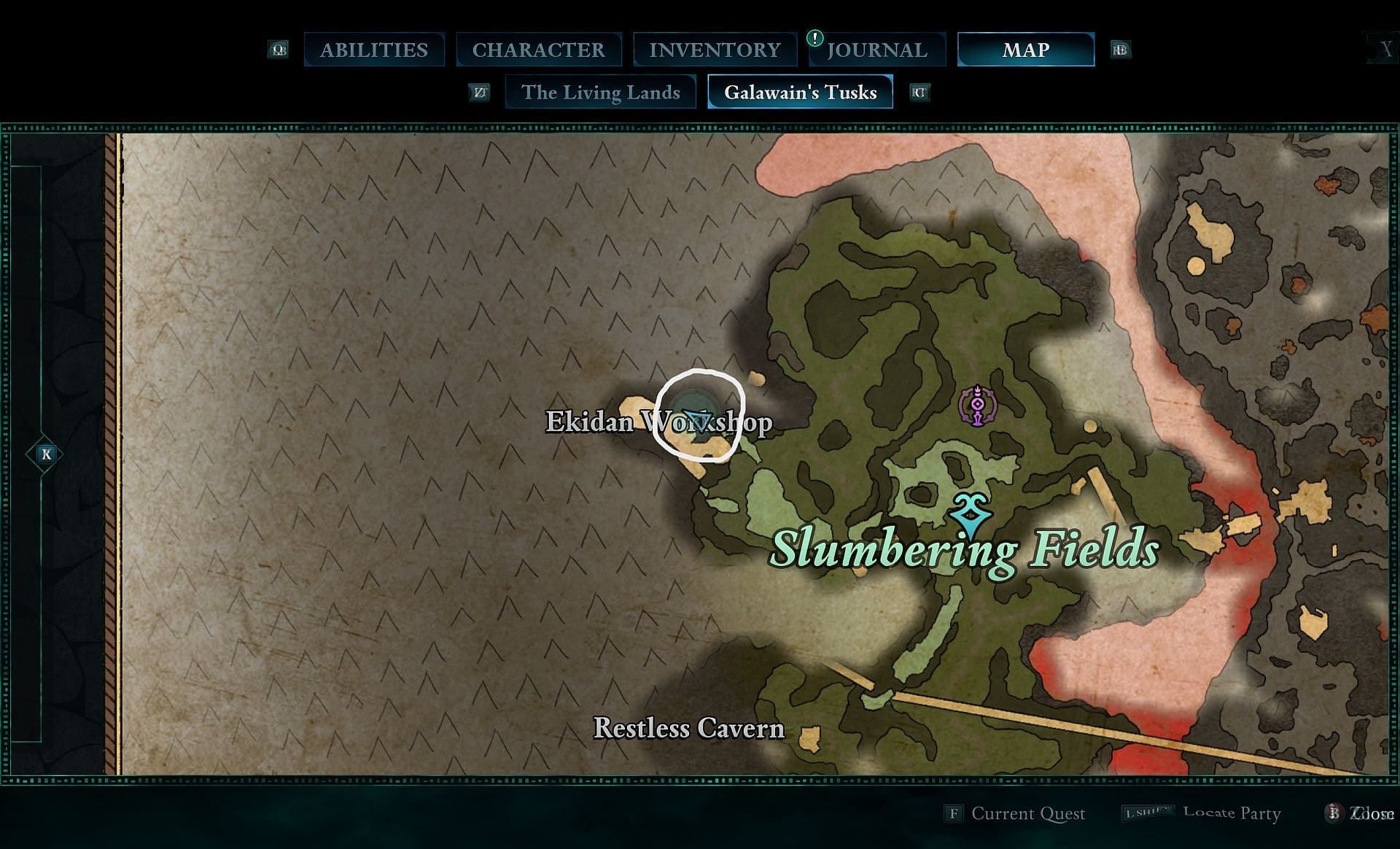Click the L SHIFT key badge for Locate Party
The height and width of the screenshot is (849, 1400).
(x=1147, y=812)
